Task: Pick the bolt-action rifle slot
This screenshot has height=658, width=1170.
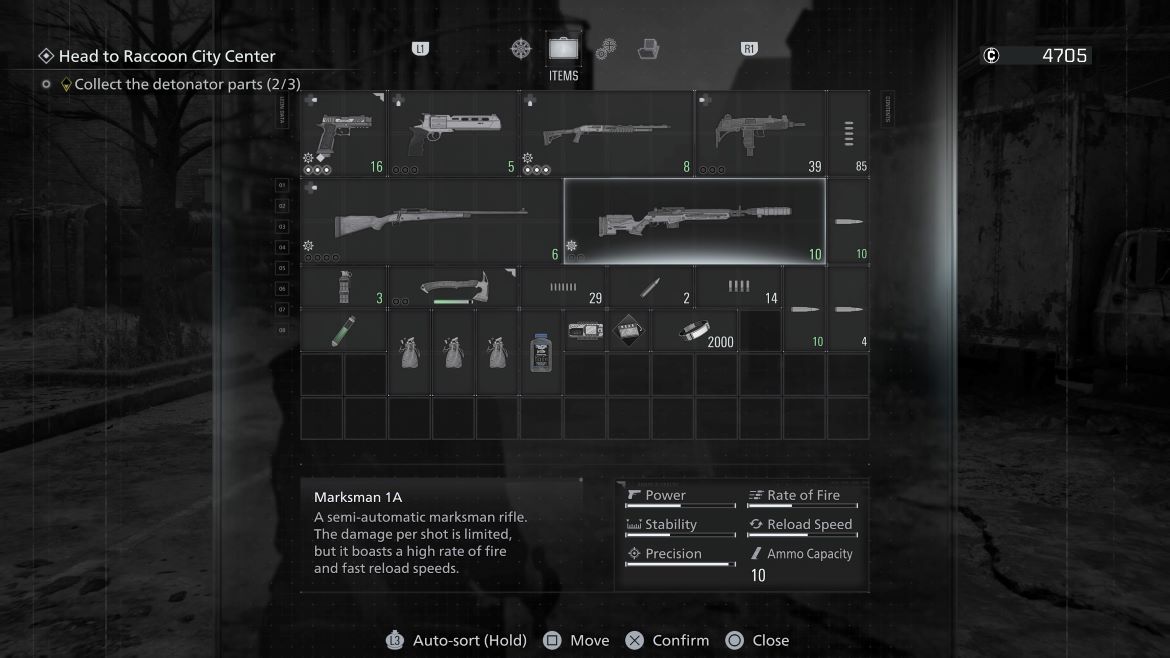Action: coord(431,221)
